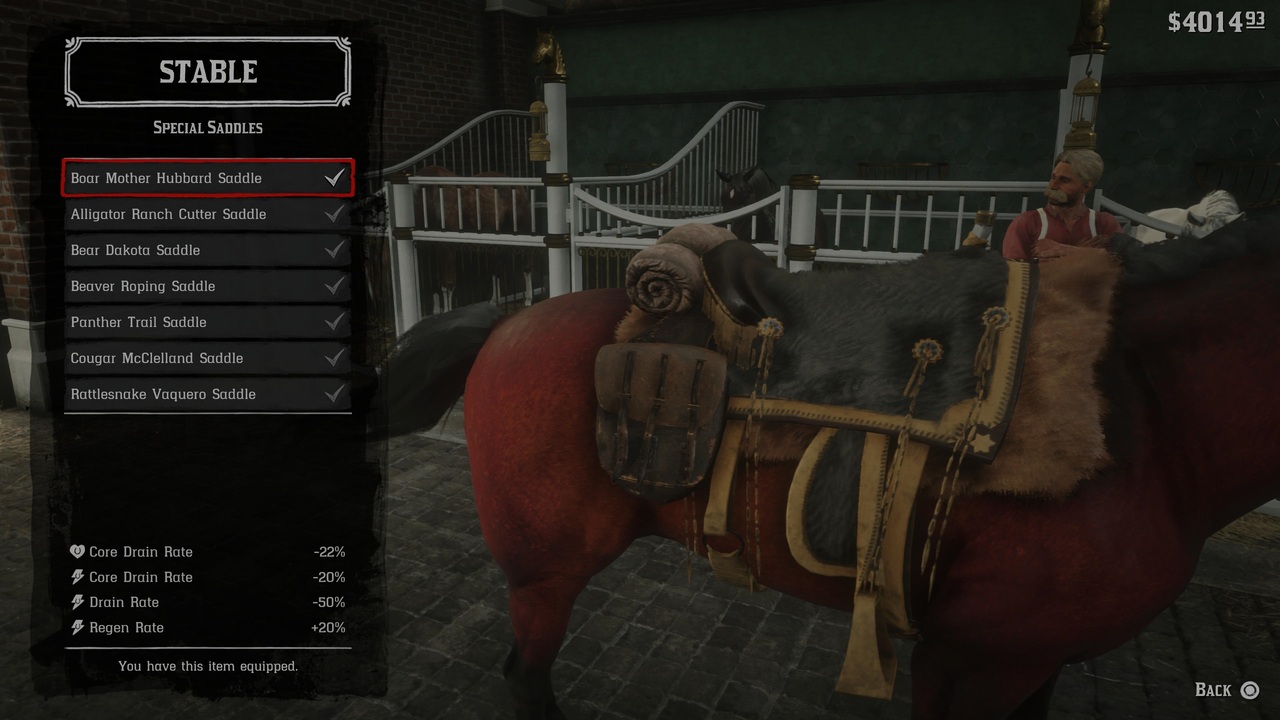Toggle the checkmark on Beaver Roping Saddle
The height and width of the screenshot is (720, 1280).
(333, 285)
